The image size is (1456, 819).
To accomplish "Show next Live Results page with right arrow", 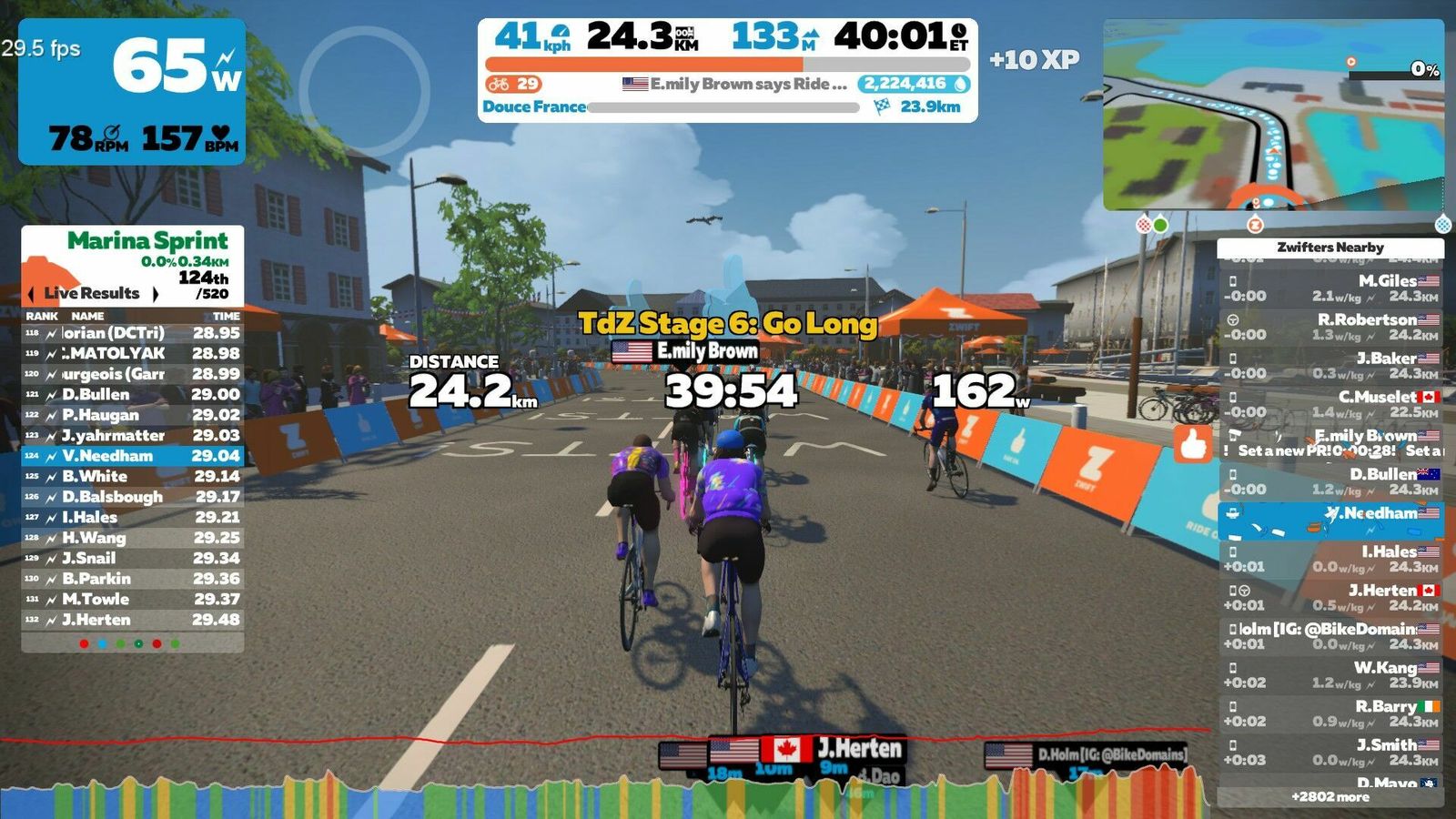I will (156, 294).
